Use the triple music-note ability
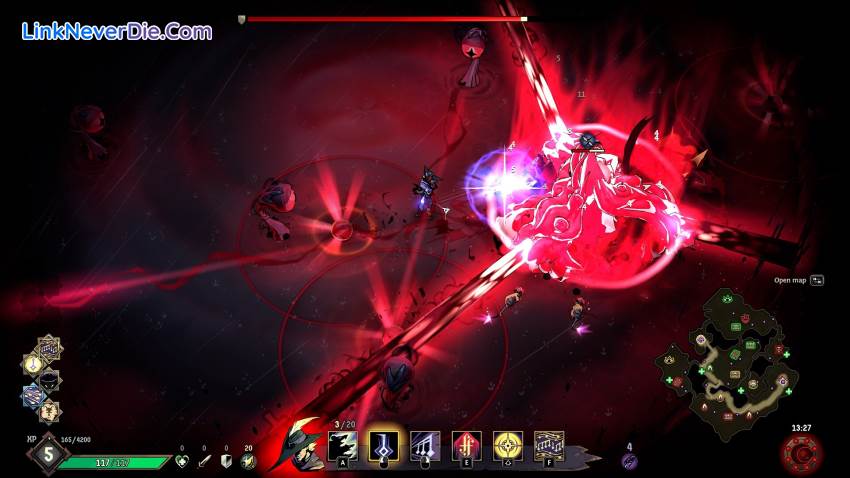The image size is (850, 478). 425,445
